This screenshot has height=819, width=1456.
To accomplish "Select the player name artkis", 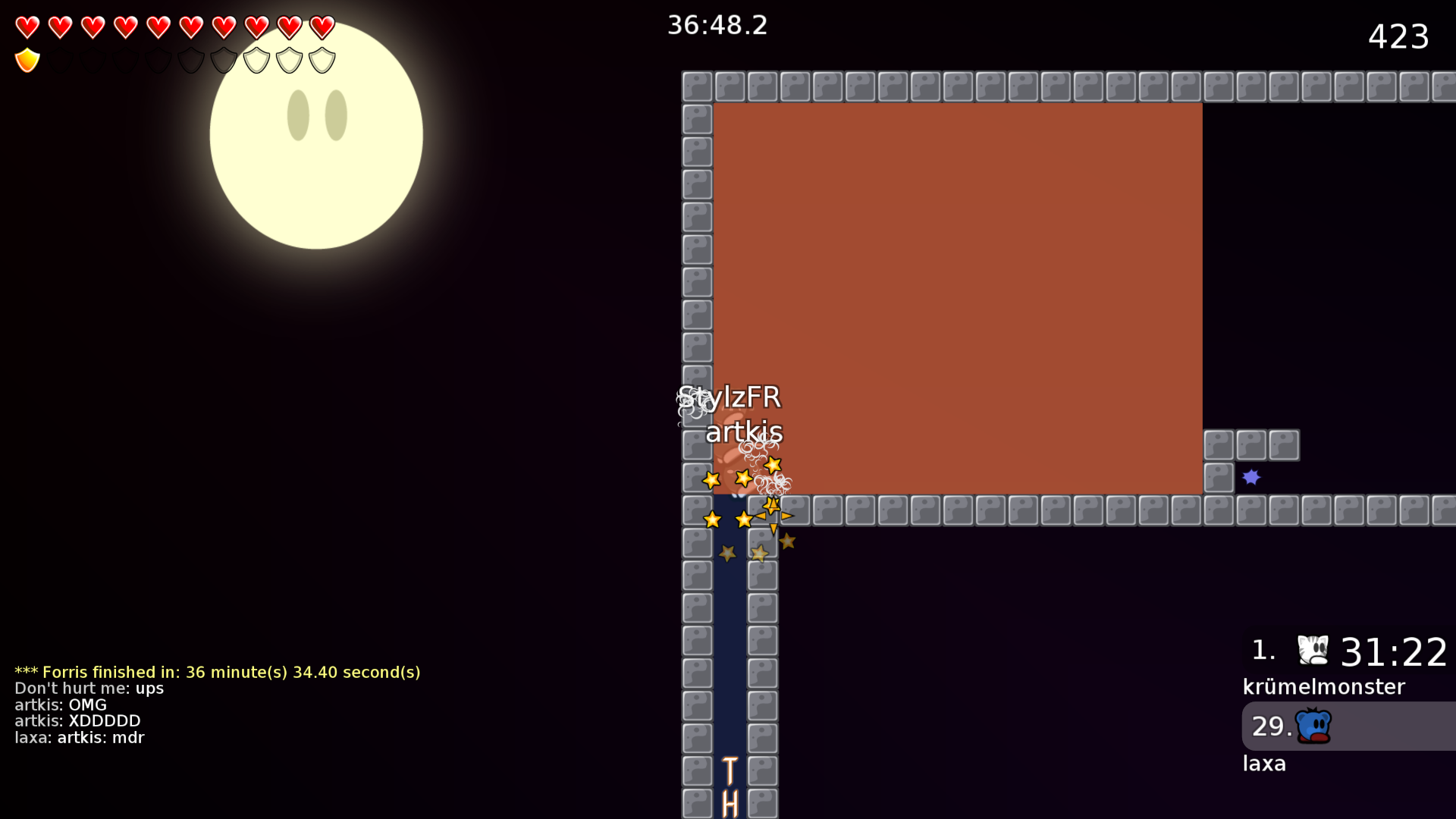I will 744,432.
